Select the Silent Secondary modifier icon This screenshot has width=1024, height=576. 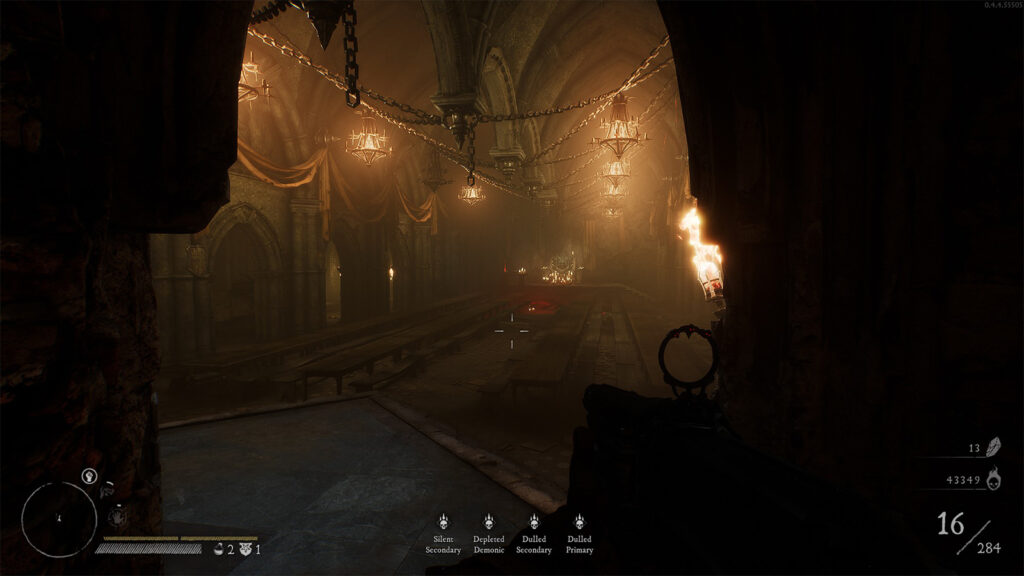(443, 521)
